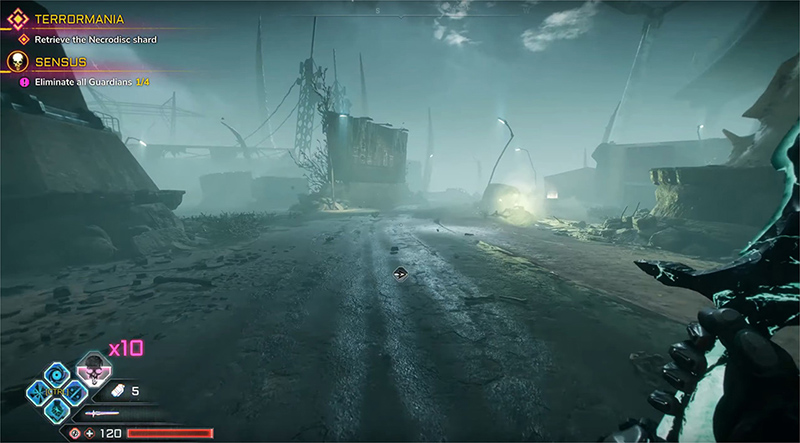Image resolution: width=800 pixels, height=443 pixels.
Task: Select the Terrormania quest tracker title
Action: (x=78, y=18)
